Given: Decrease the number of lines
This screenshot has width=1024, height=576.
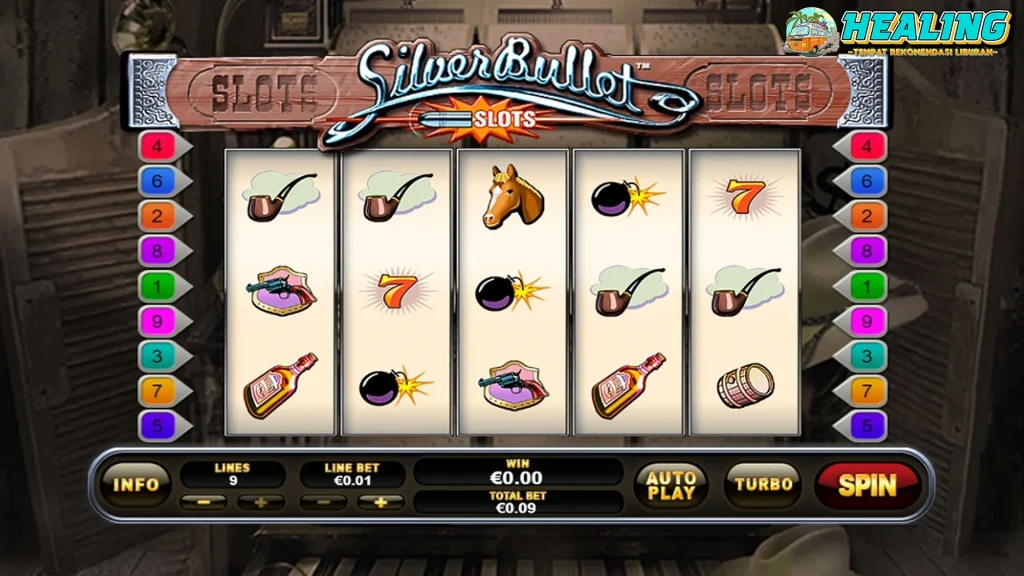Looking at the screenshot, I should click(204, 502).
